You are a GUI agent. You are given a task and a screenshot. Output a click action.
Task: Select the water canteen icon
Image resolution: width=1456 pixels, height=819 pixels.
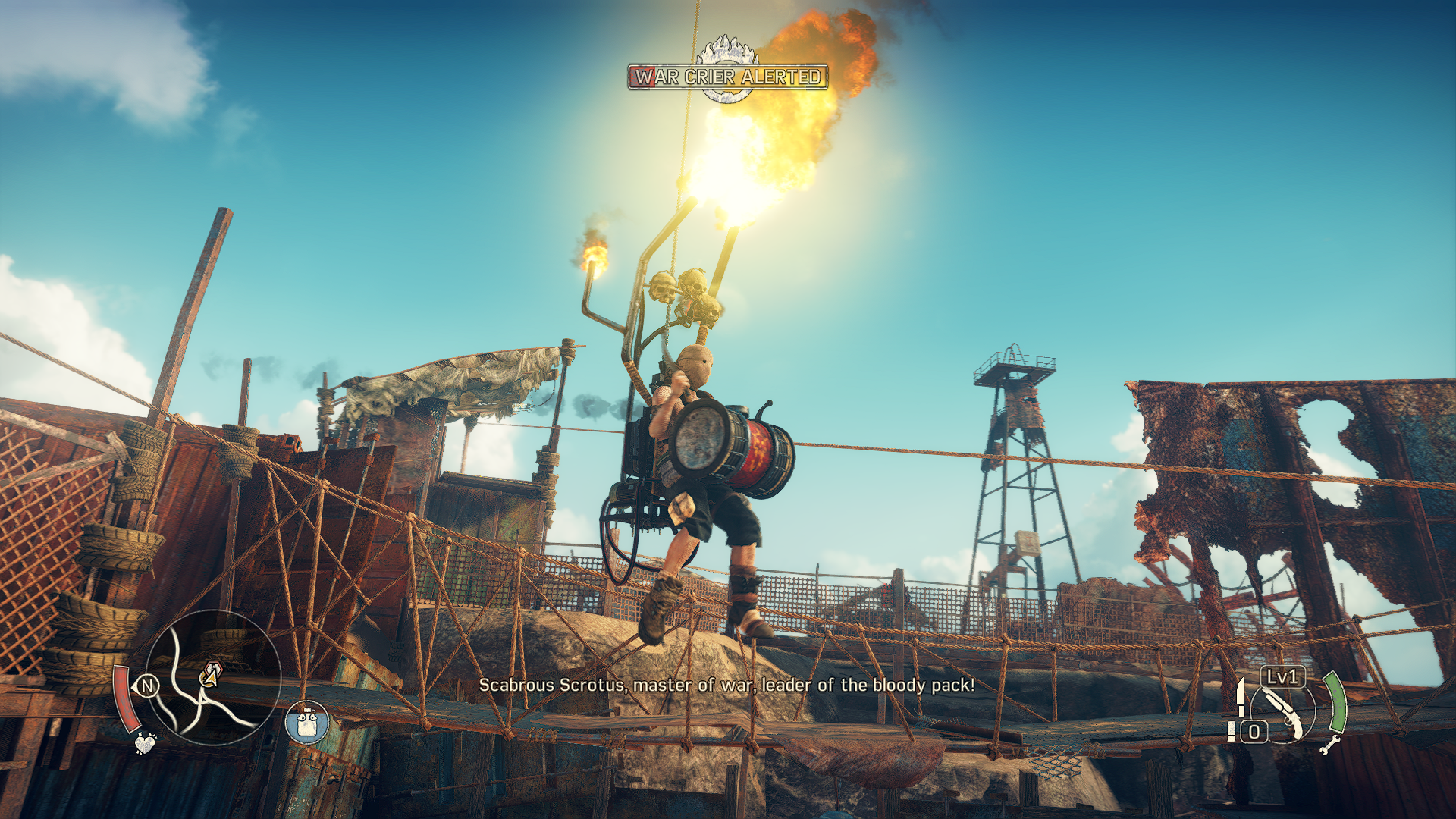(306, 722)
